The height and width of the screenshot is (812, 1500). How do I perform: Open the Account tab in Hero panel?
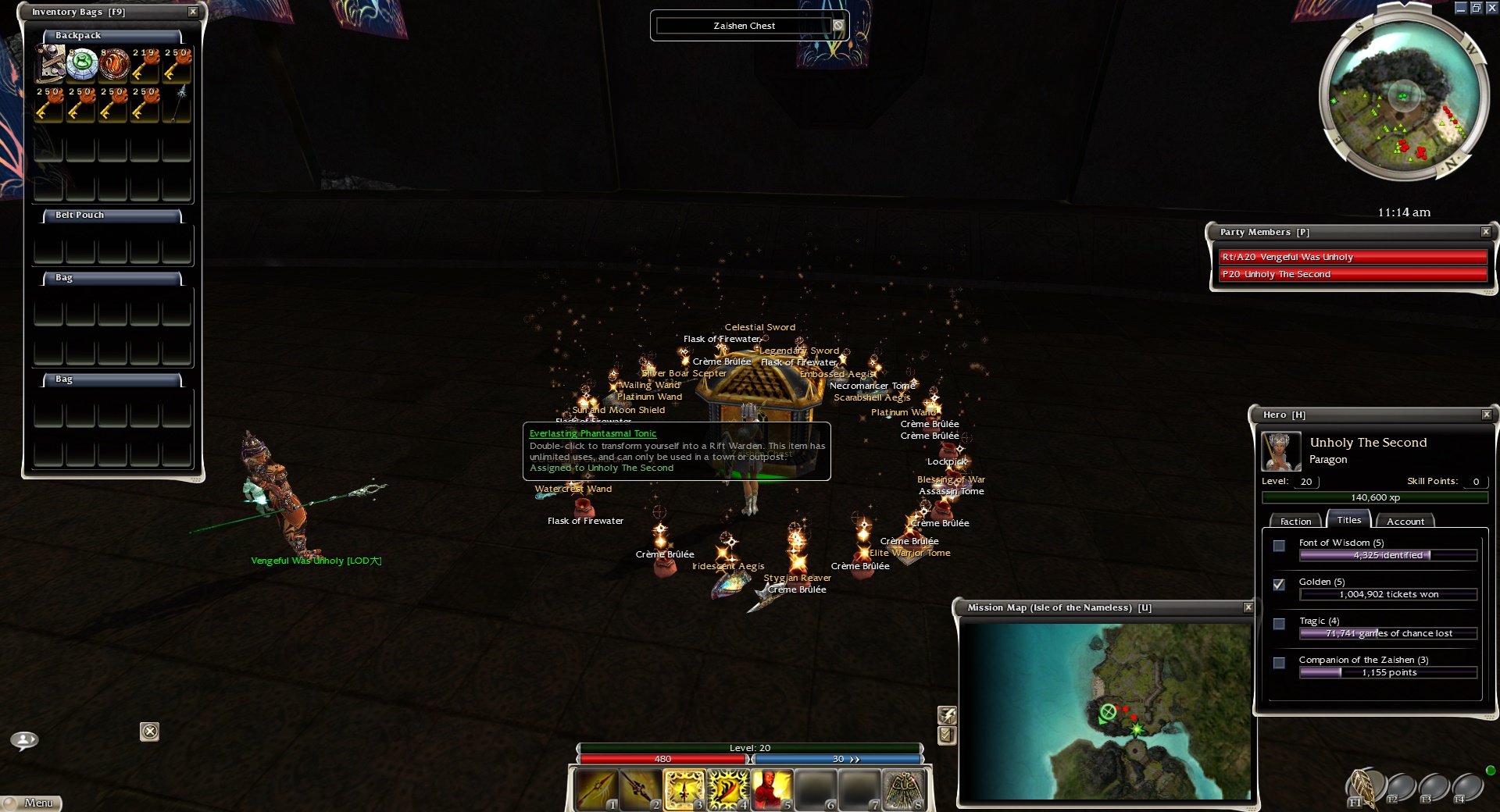[x=1405, y=521]
